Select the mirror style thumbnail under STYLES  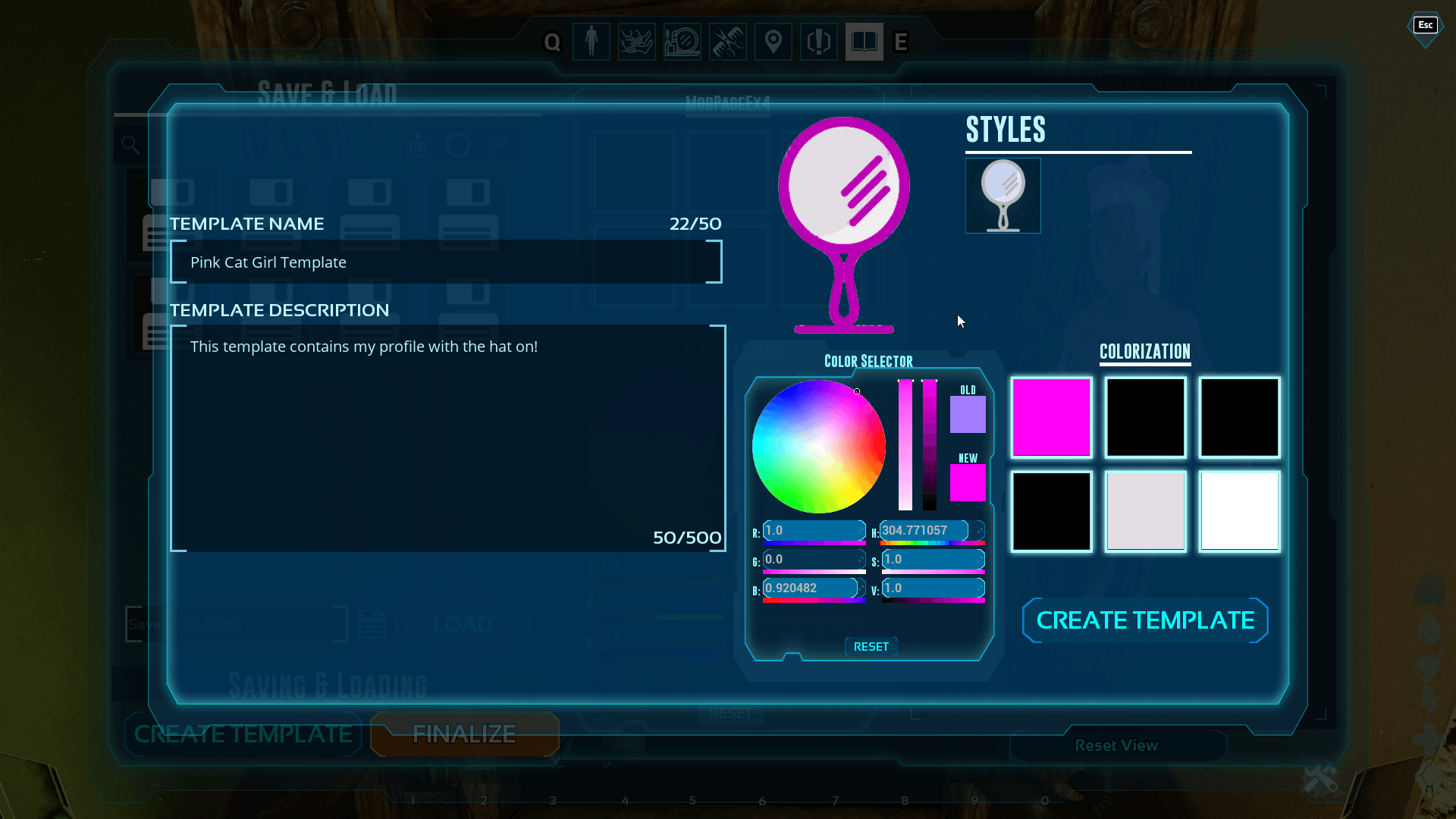(1003, 195)
